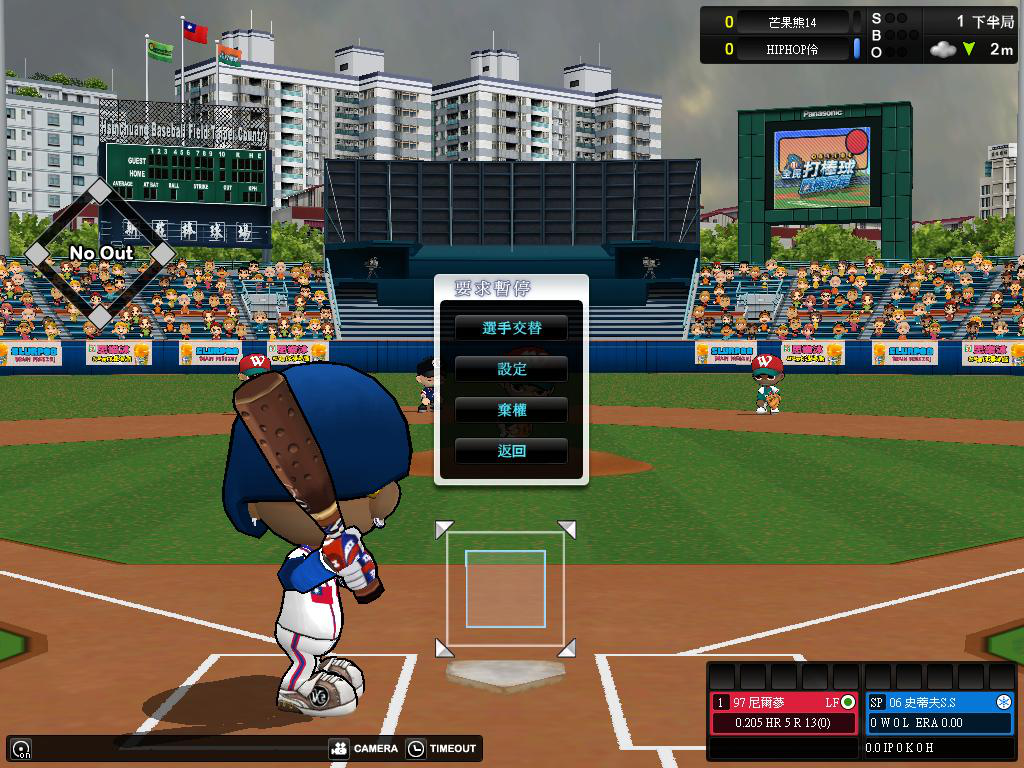Image resolution: width=1024 pixels, height=768 pixels.
Task: Click 返回 to return to the game
Action: (x=511, y=451)
